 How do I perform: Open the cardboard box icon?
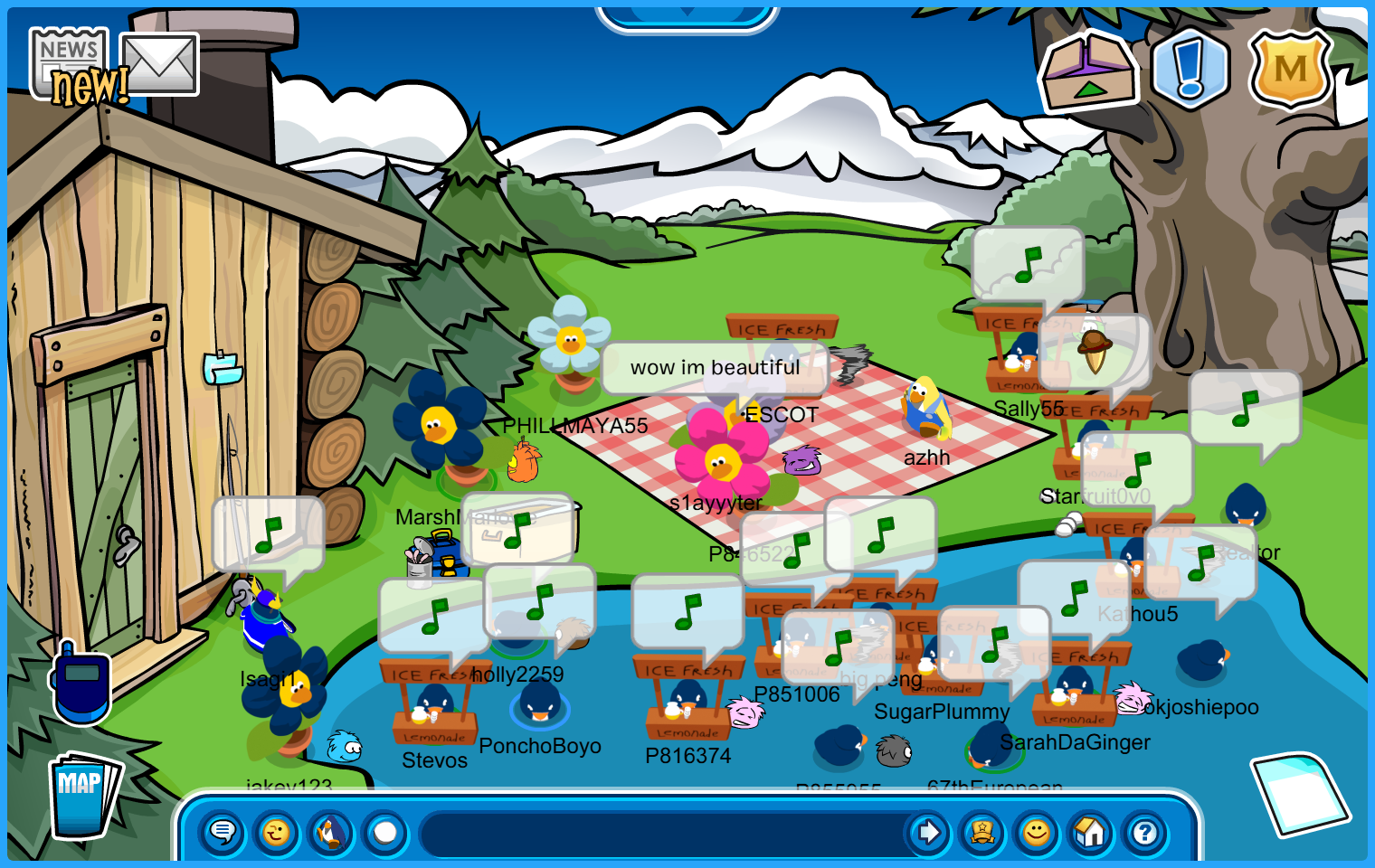[x=1089, y=71]
